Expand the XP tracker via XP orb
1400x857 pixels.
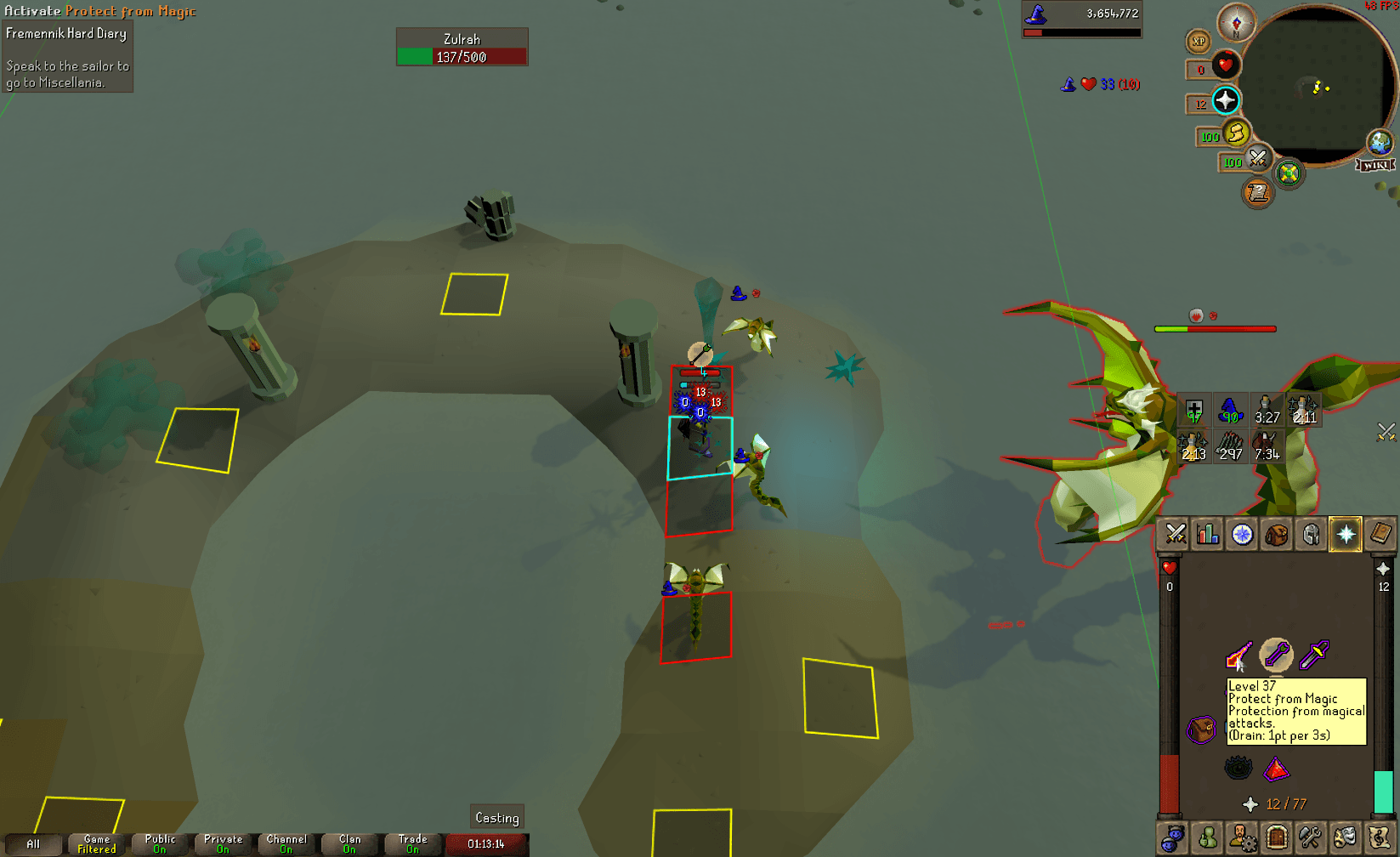click(x=1199, y=42)
